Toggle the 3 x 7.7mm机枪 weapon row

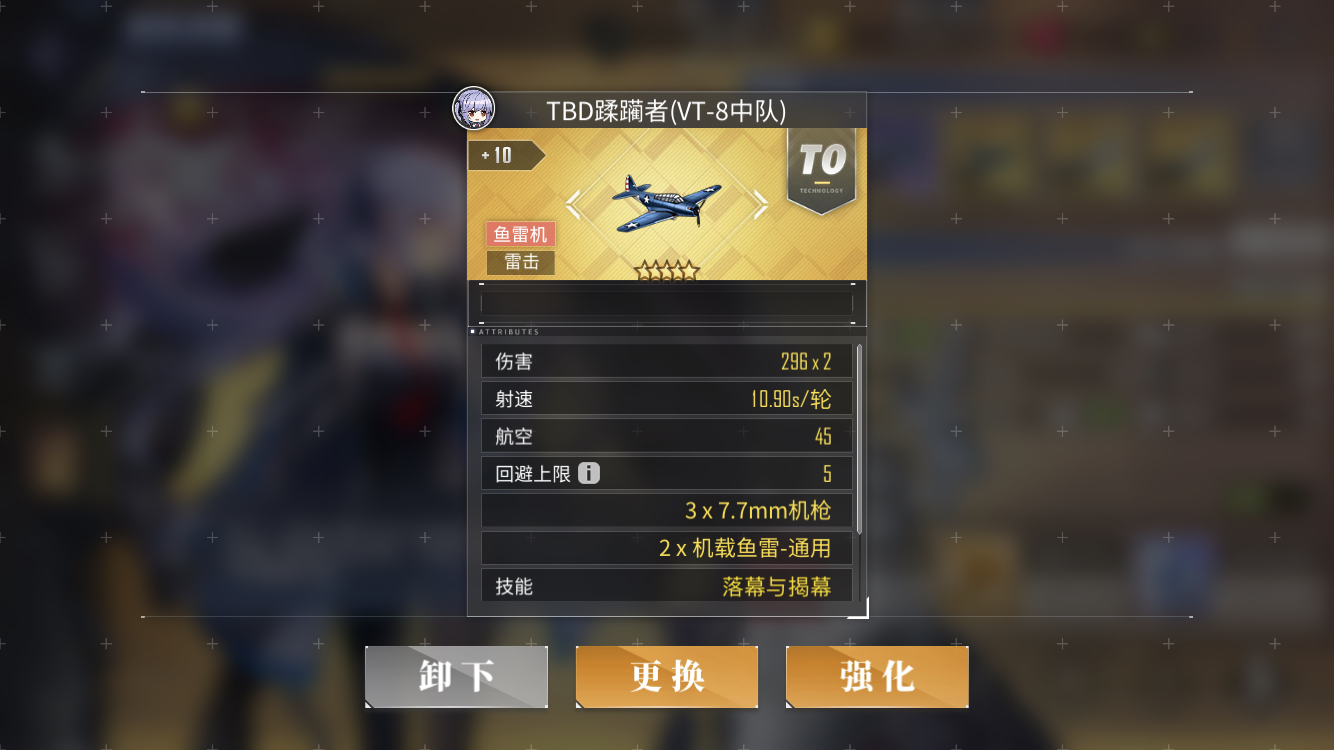click(x=667, y=510)
